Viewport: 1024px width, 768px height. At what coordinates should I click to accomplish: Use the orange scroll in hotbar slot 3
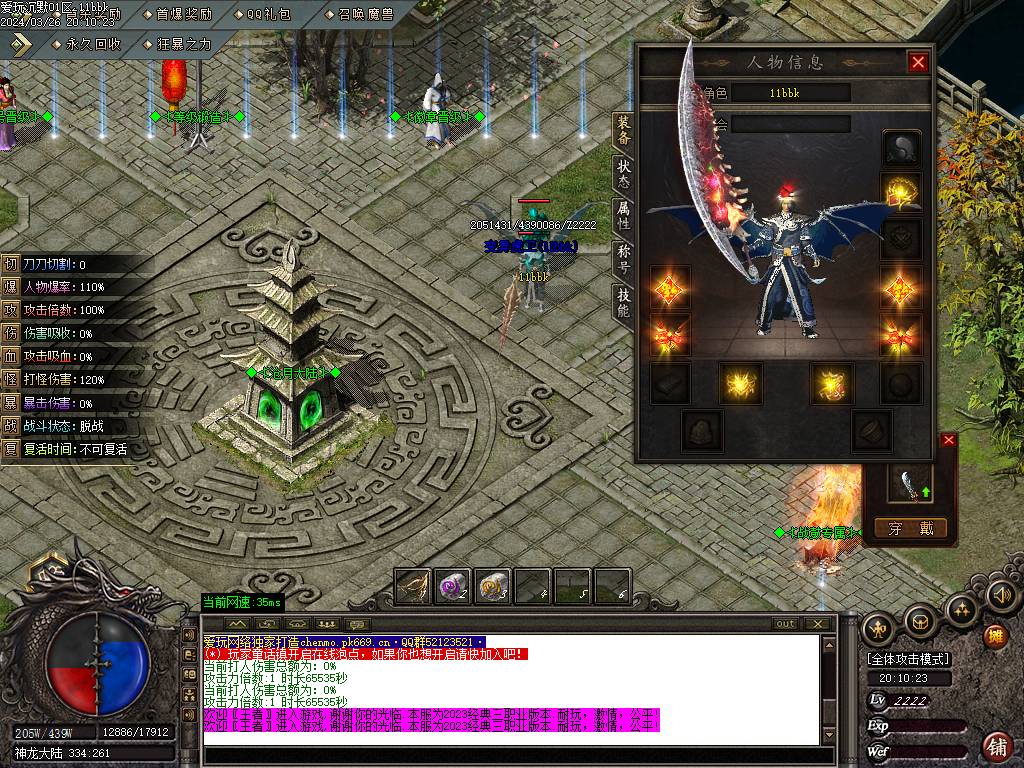pyautogui.click(x=492, y=586)
